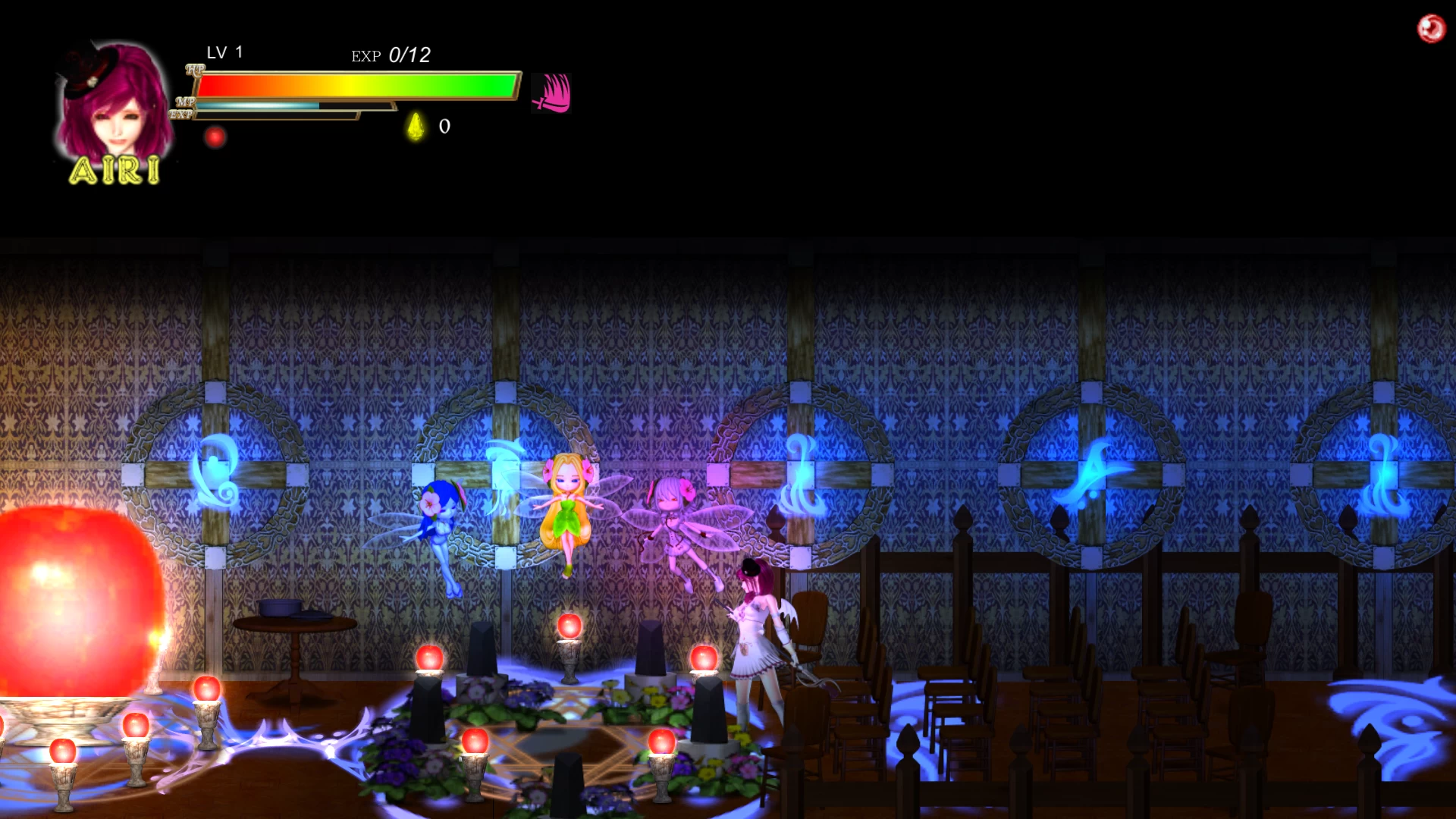Click the red orb icon in the screen corner
This screenshot has width=1456, height=819.
pos(1431,29)
